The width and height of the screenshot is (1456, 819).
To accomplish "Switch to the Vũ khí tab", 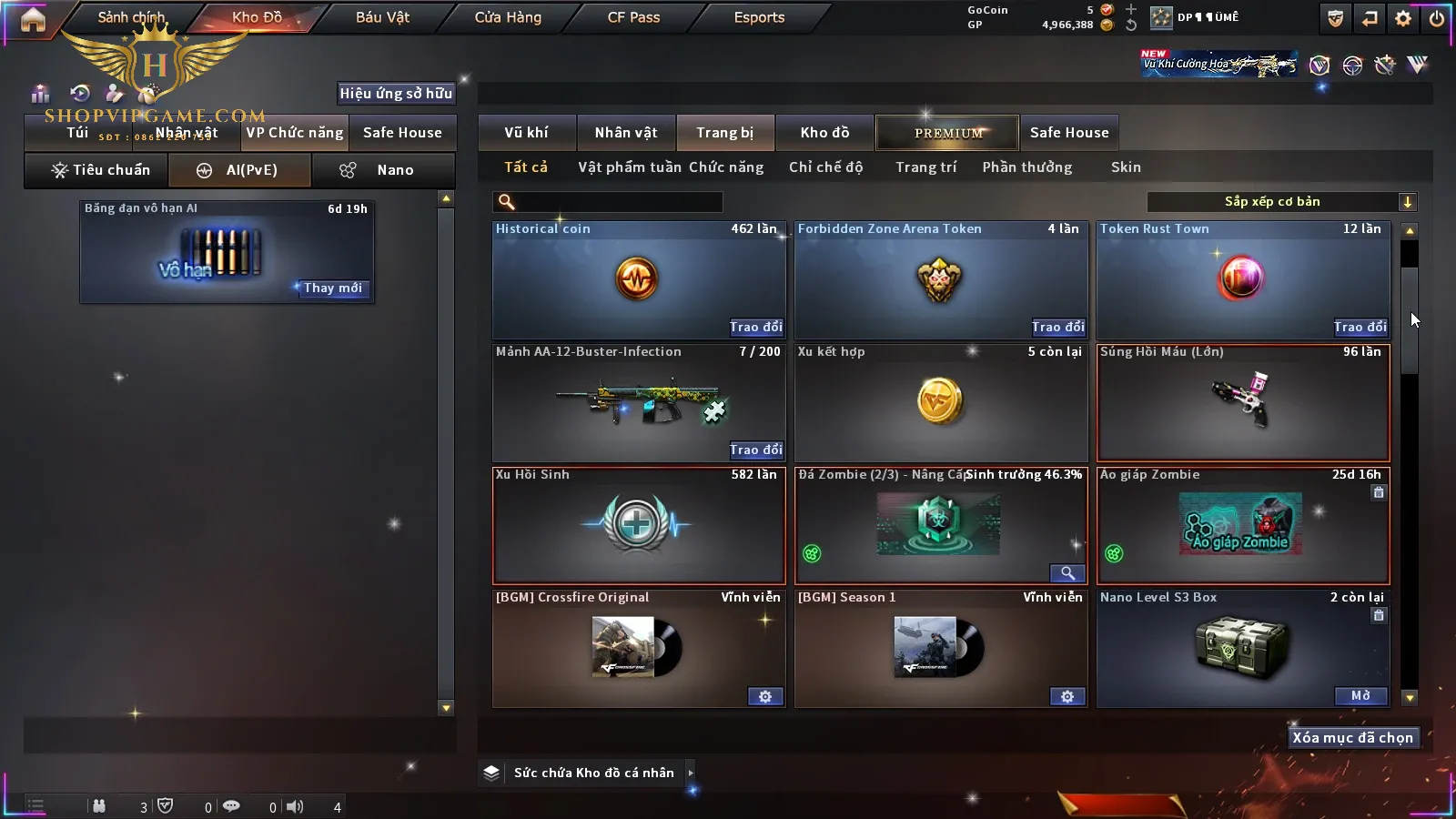I will pyautogui.click(x=526, y=133).
